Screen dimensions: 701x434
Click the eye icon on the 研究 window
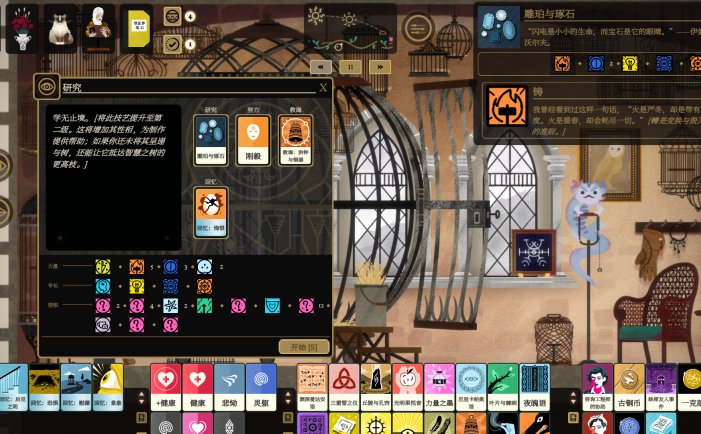click(x=46, y=87)
